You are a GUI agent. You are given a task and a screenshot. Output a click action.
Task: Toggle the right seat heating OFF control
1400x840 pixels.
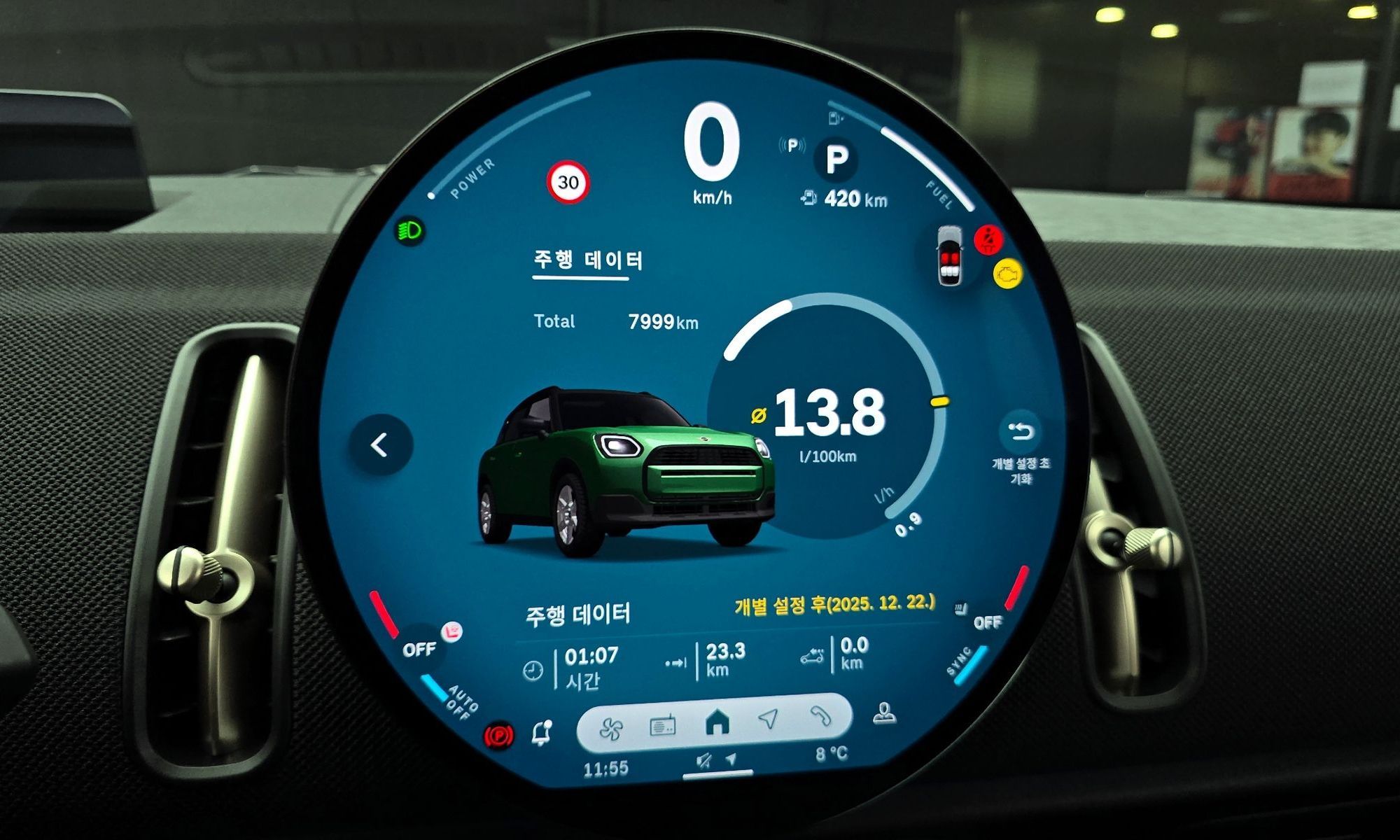tap(986, 622)
